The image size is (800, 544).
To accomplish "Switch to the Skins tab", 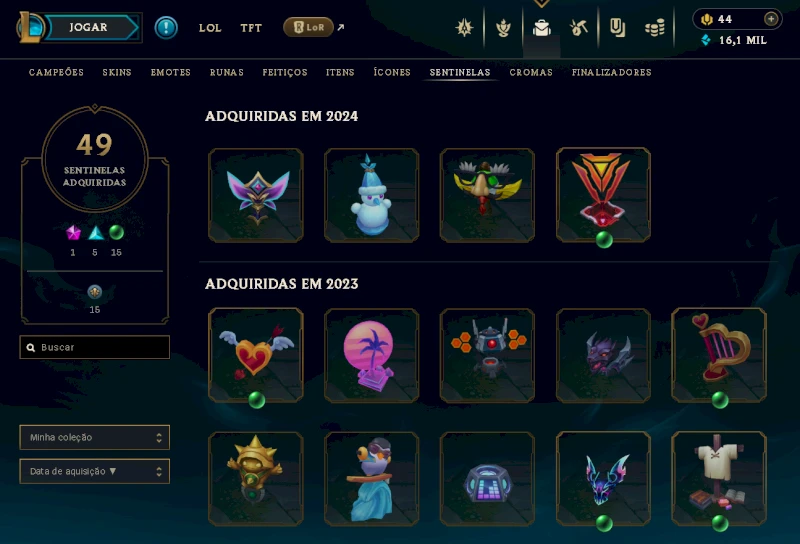I will click(x=117, y=73).
